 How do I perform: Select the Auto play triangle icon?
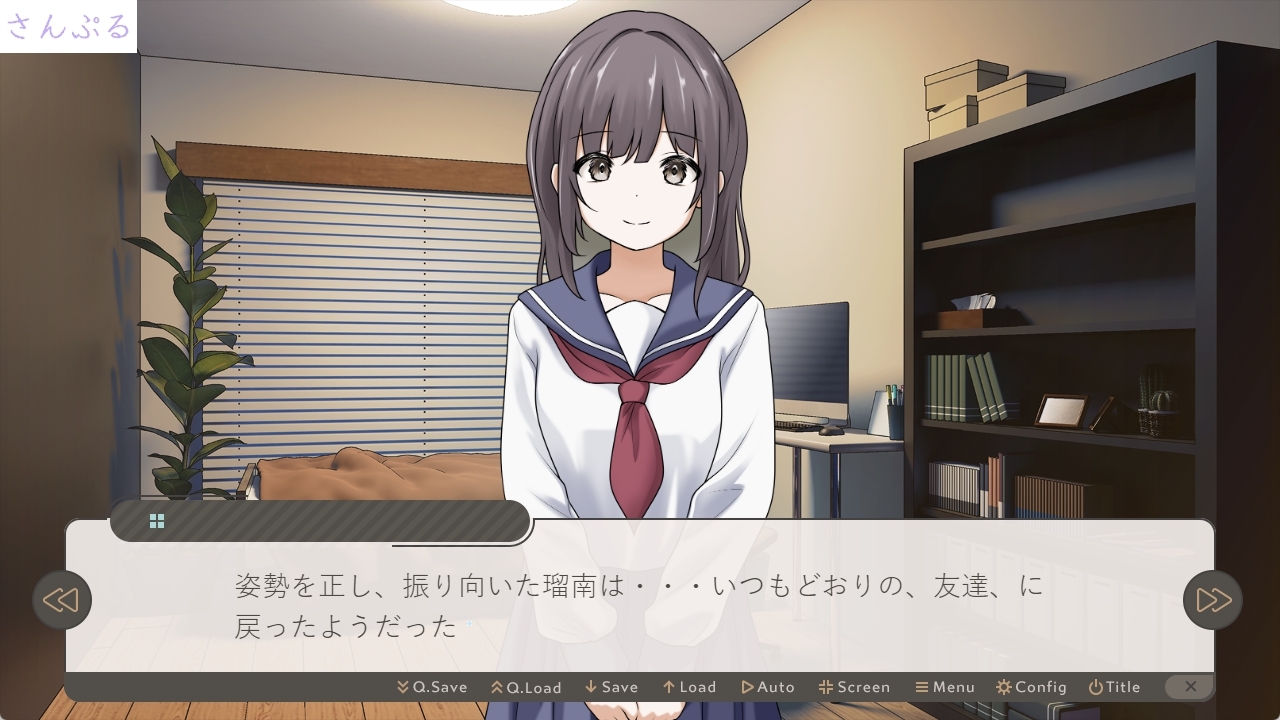click(748, 687)
